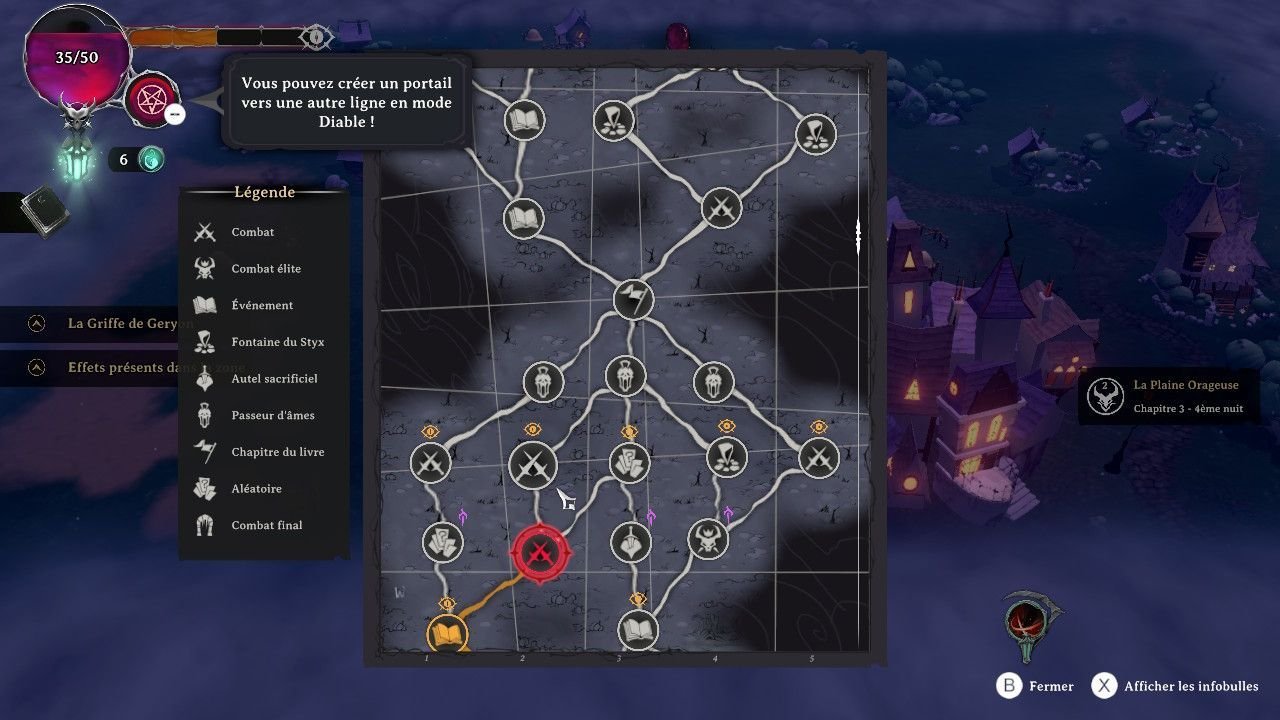The height and width of the screenshot is (720, 1280).
Task: Select the sacrificial altar map node
Action: click(x=630, y=541)
